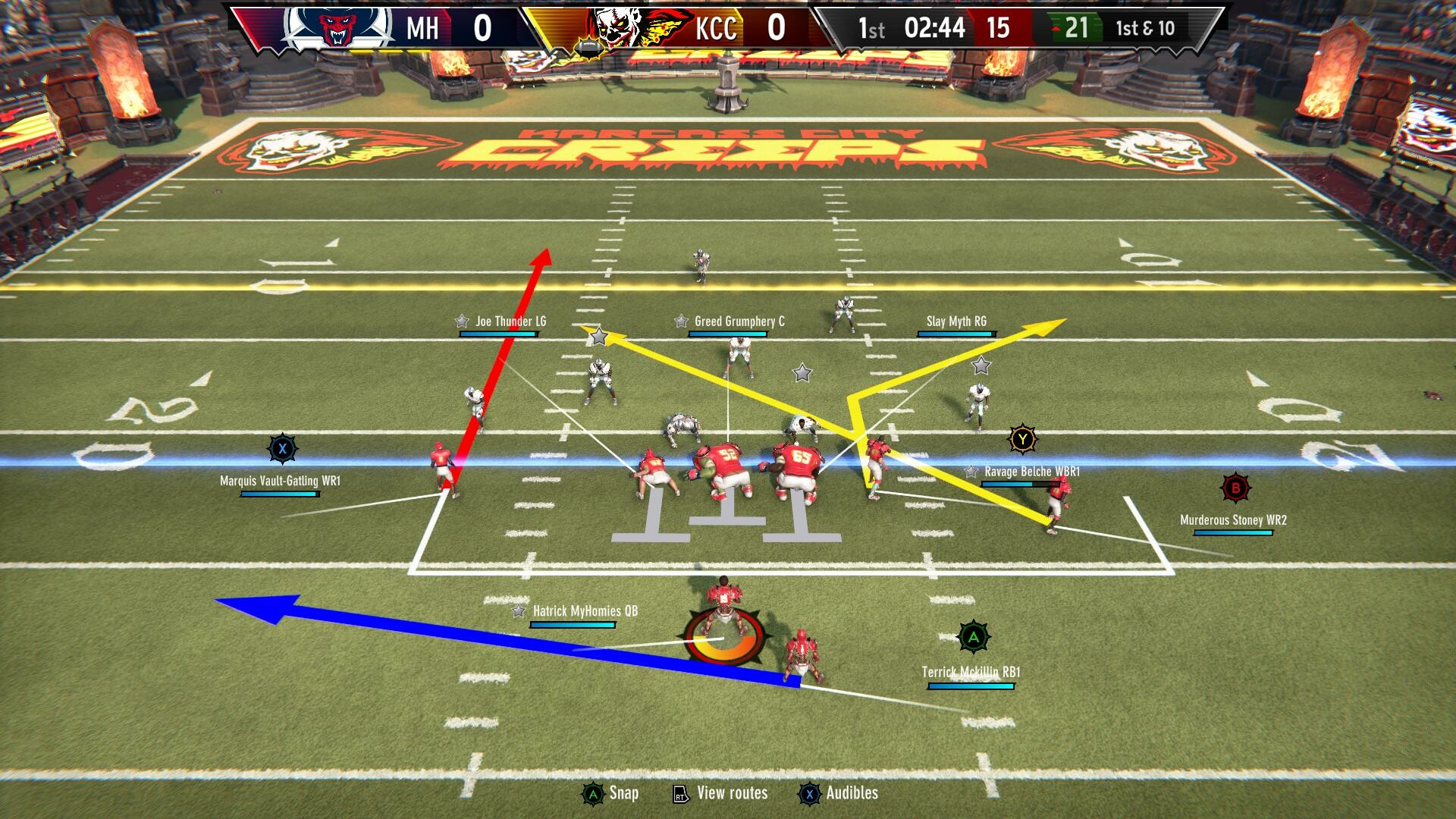
Task: Click the Ravage Belche WBR1 name label
Action: [1031, 470]
